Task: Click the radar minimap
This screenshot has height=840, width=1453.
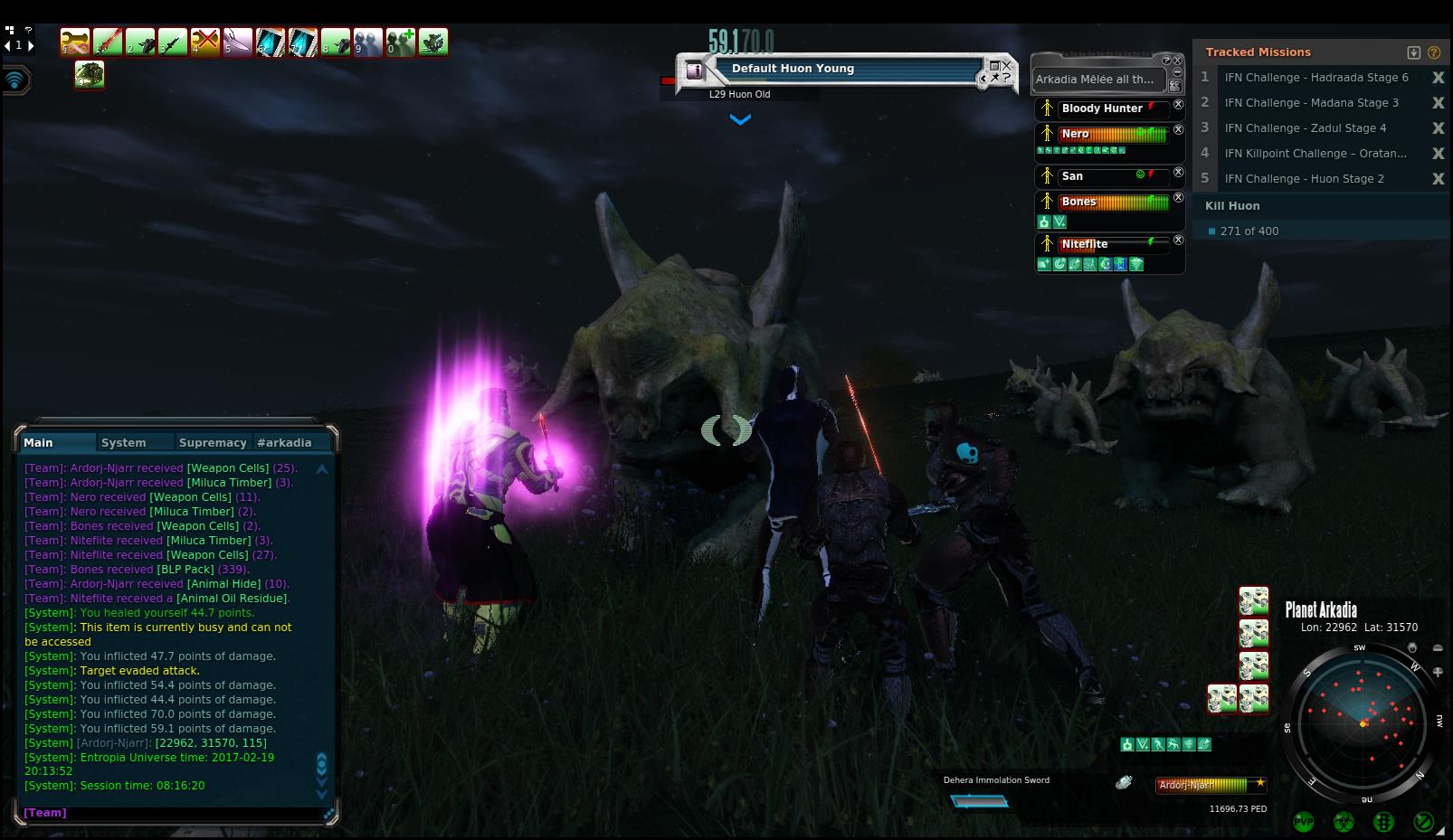Action: [x=1363, y=722]
